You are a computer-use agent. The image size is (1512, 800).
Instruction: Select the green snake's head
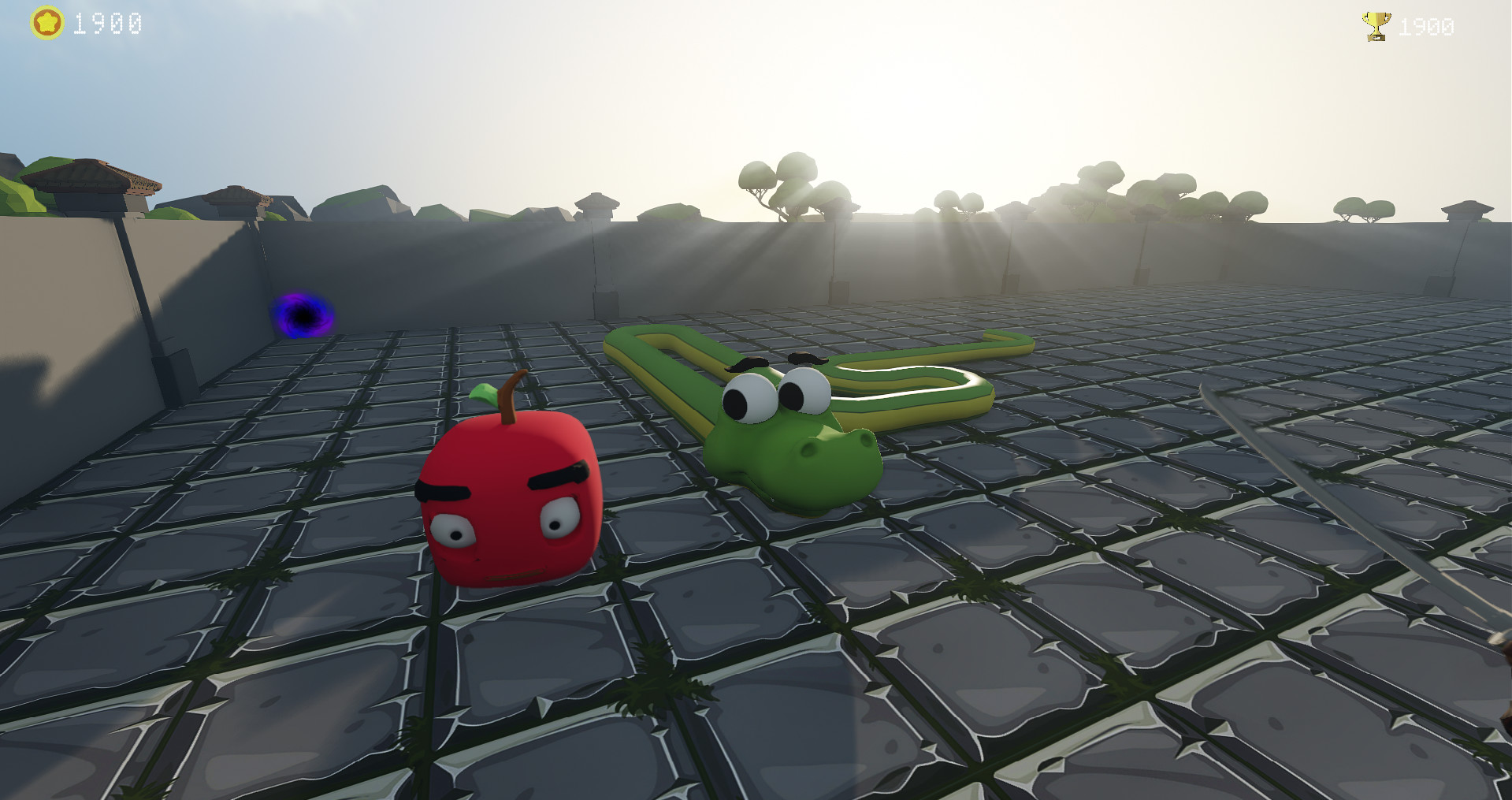click(796, 449)
